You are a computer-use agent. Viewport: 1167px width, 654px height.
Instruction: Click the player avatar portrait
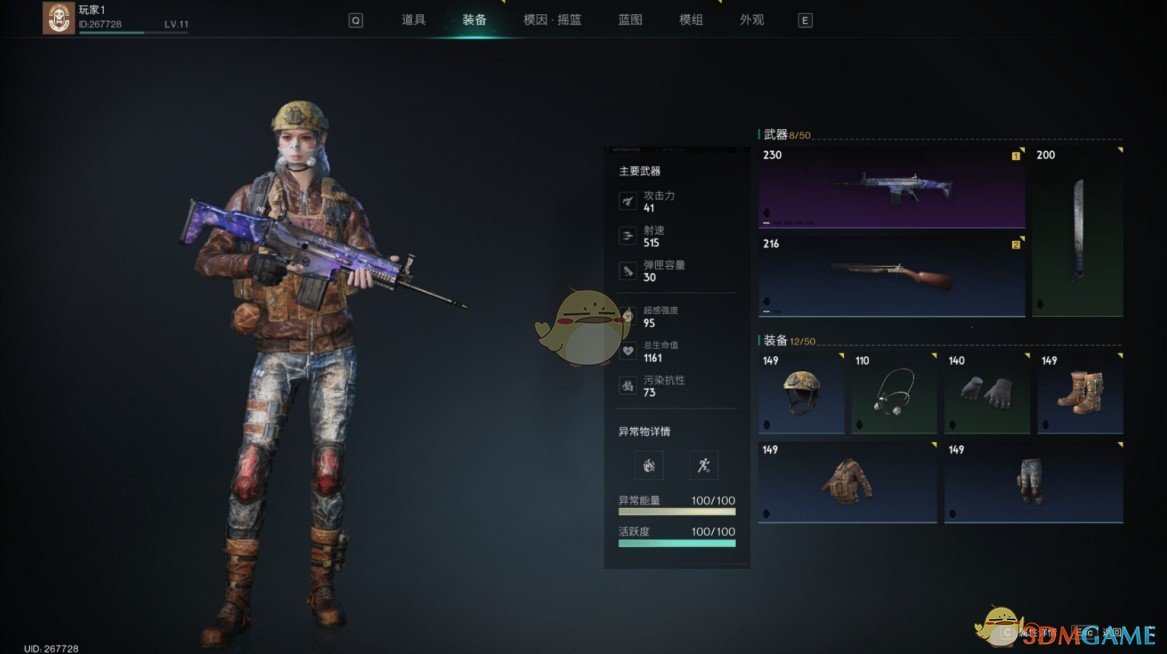58,18
